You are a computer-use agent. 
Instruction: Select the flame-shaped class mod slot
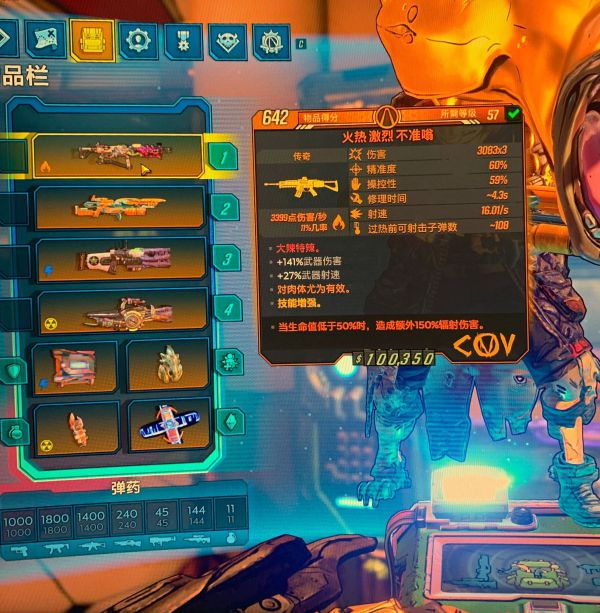pos(167,366)
